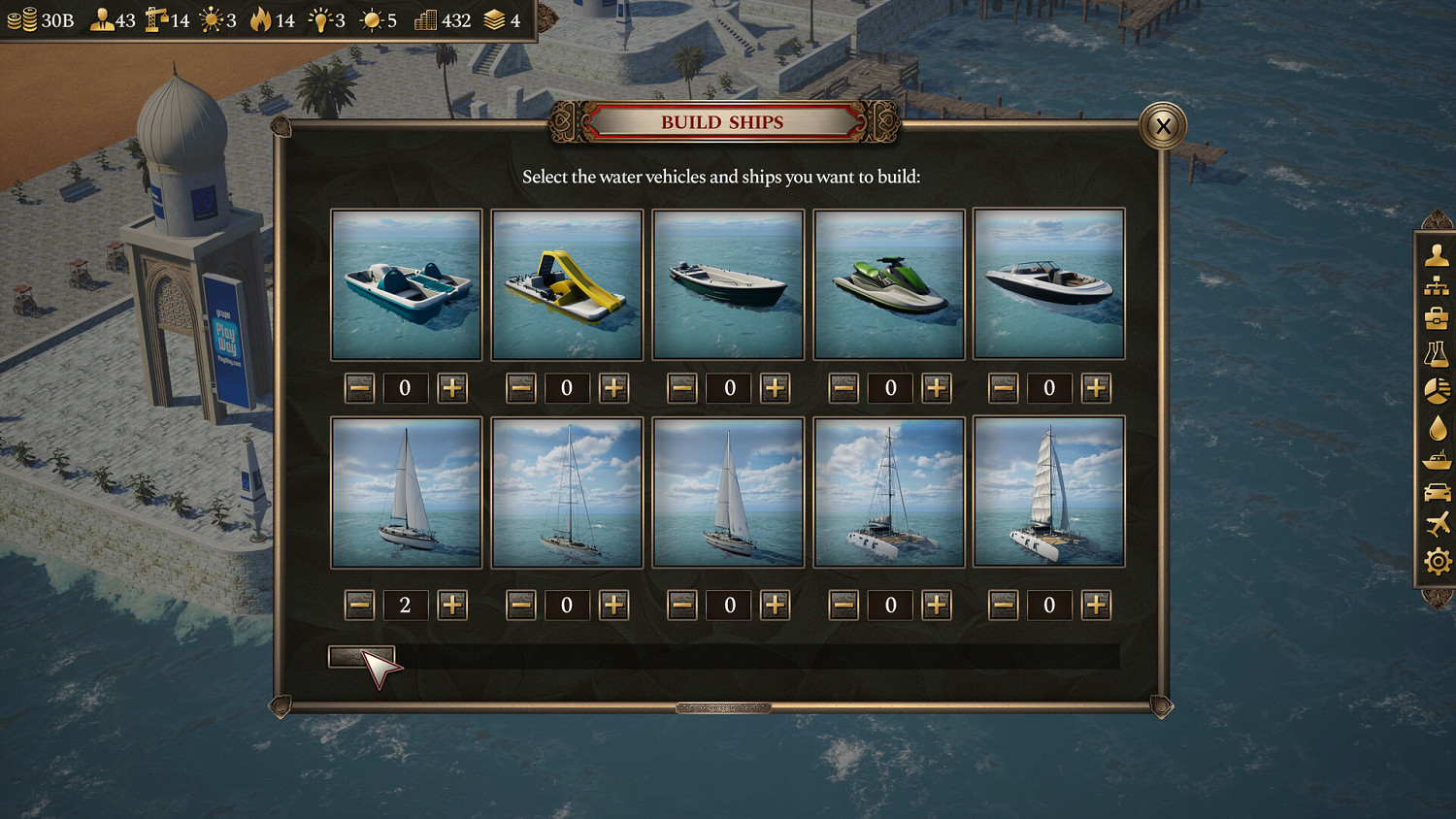Open the ship menu in the sidebar
Viewport: 1456px width, 819px height.
click(1438, 460)
